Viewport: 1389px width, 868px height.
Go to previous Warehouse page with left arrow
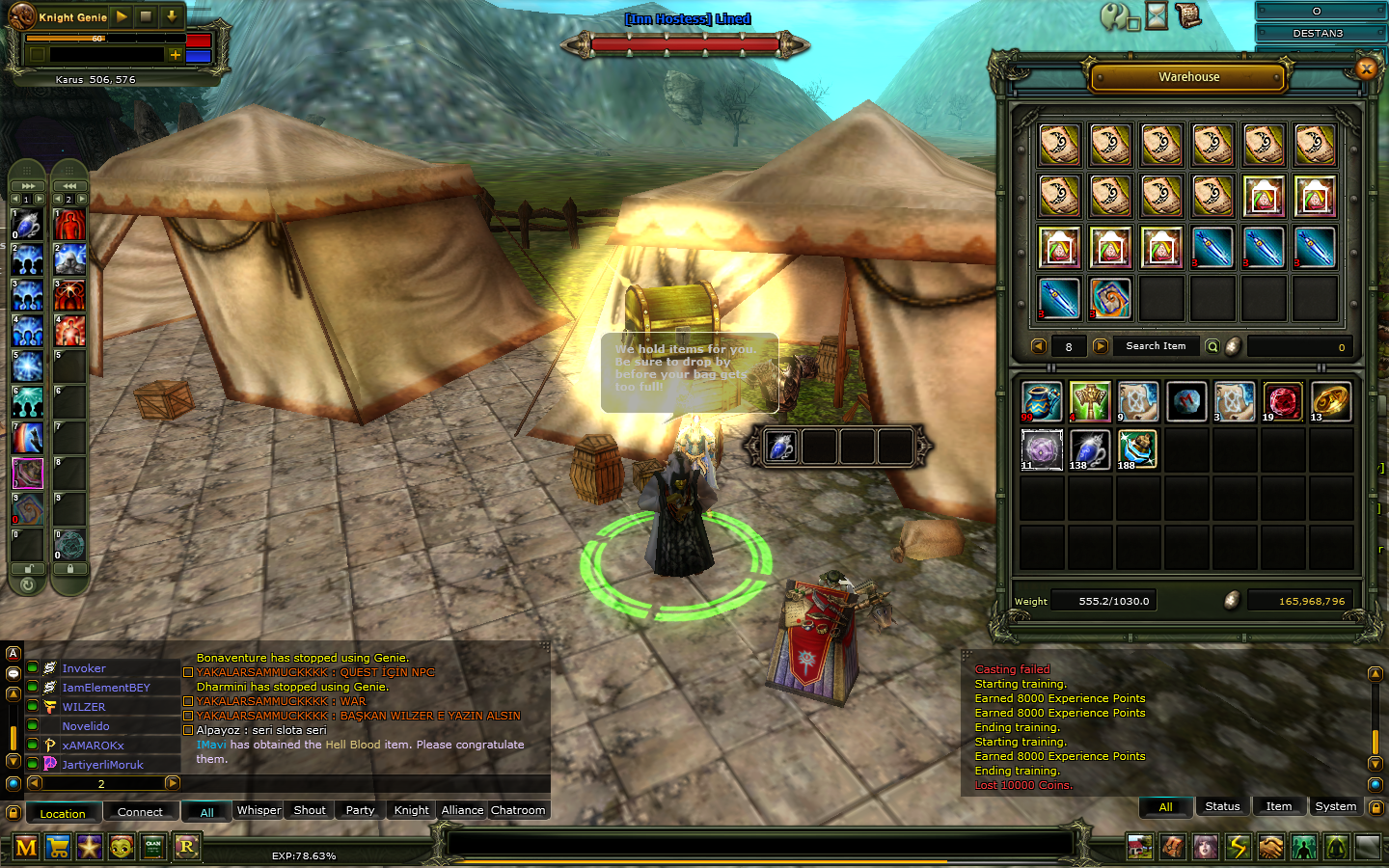point(1038,345)
